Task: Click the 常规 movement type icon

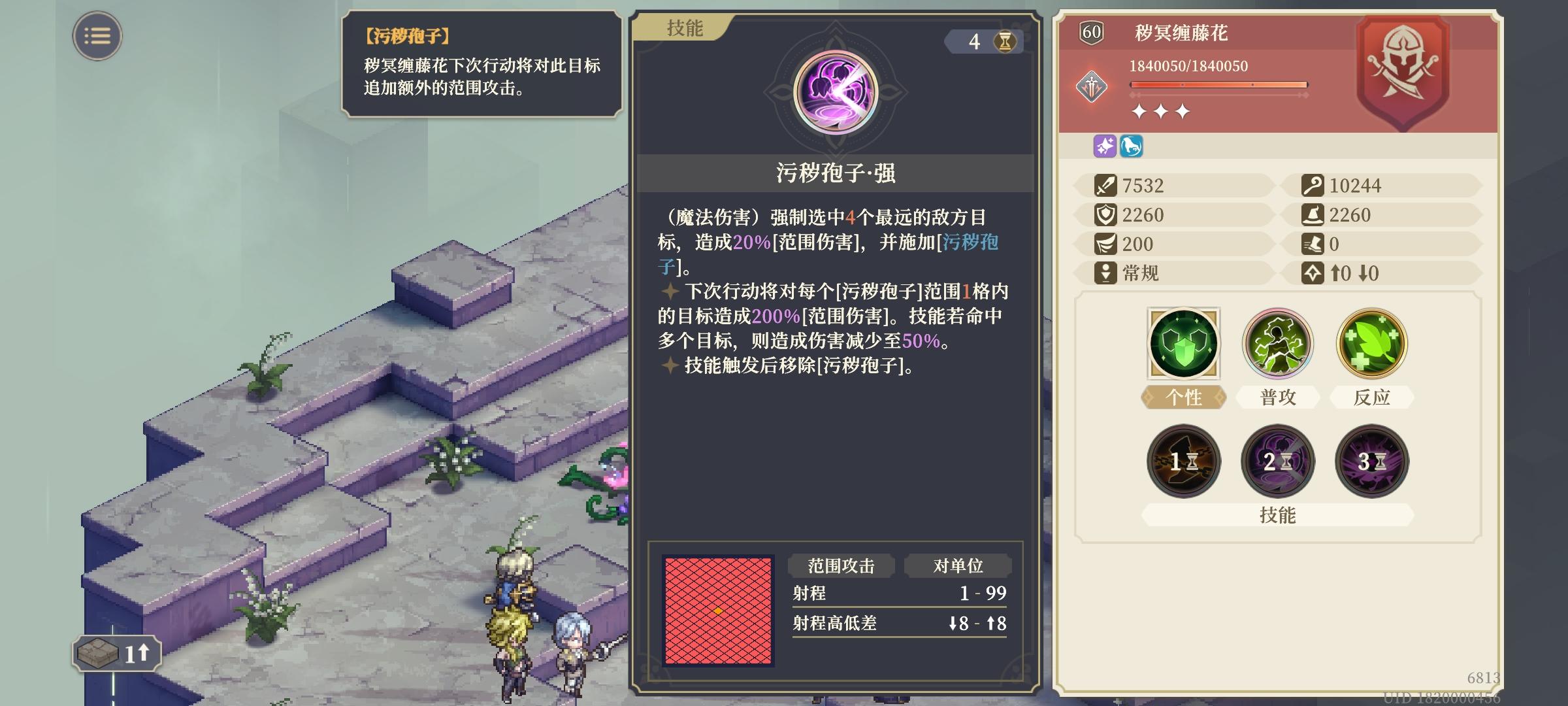Action: [x=1107, y=274]
